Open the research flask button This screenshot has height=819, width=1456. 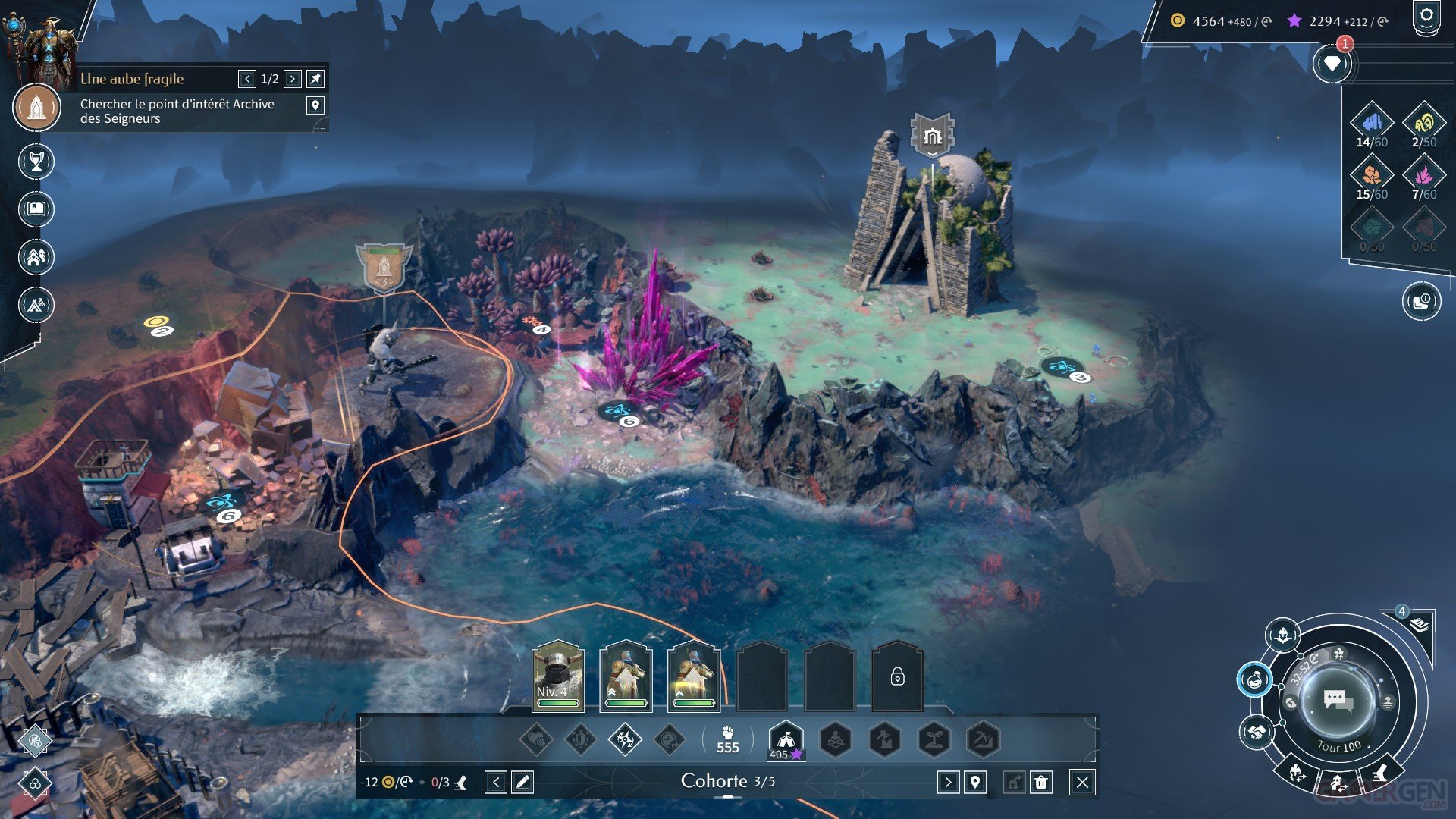[x=1255, y=679]
